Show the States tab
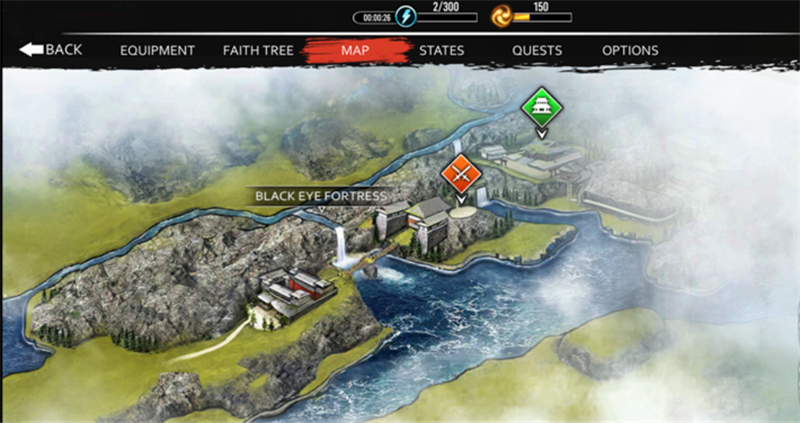 [x=441, y=50]
